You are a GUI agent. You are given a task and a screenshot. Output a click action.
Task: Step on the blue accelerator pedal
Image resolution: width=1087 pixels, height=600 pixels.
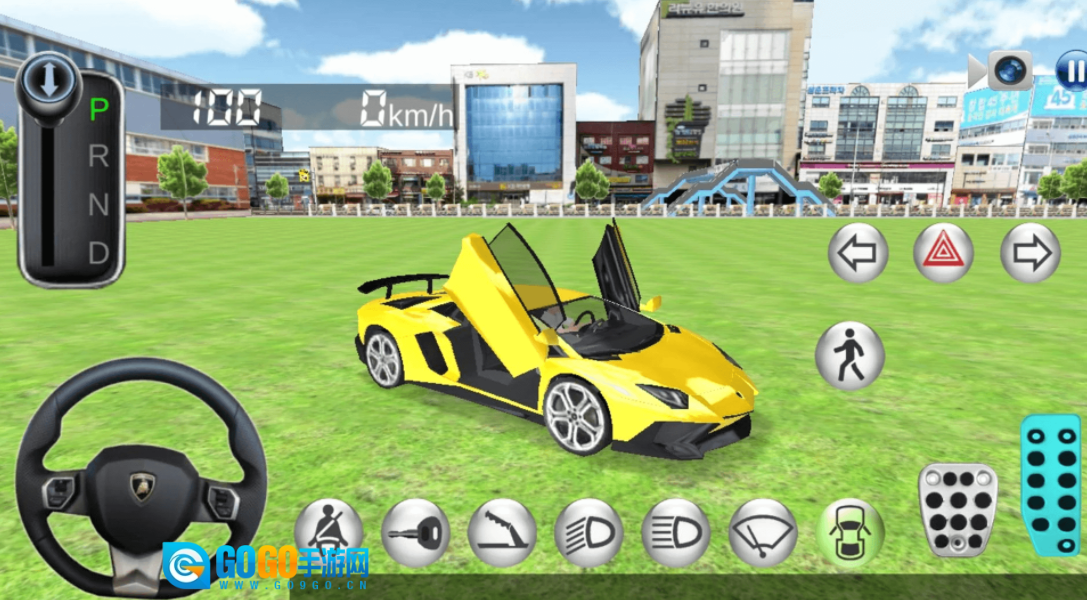(1050, 485)
